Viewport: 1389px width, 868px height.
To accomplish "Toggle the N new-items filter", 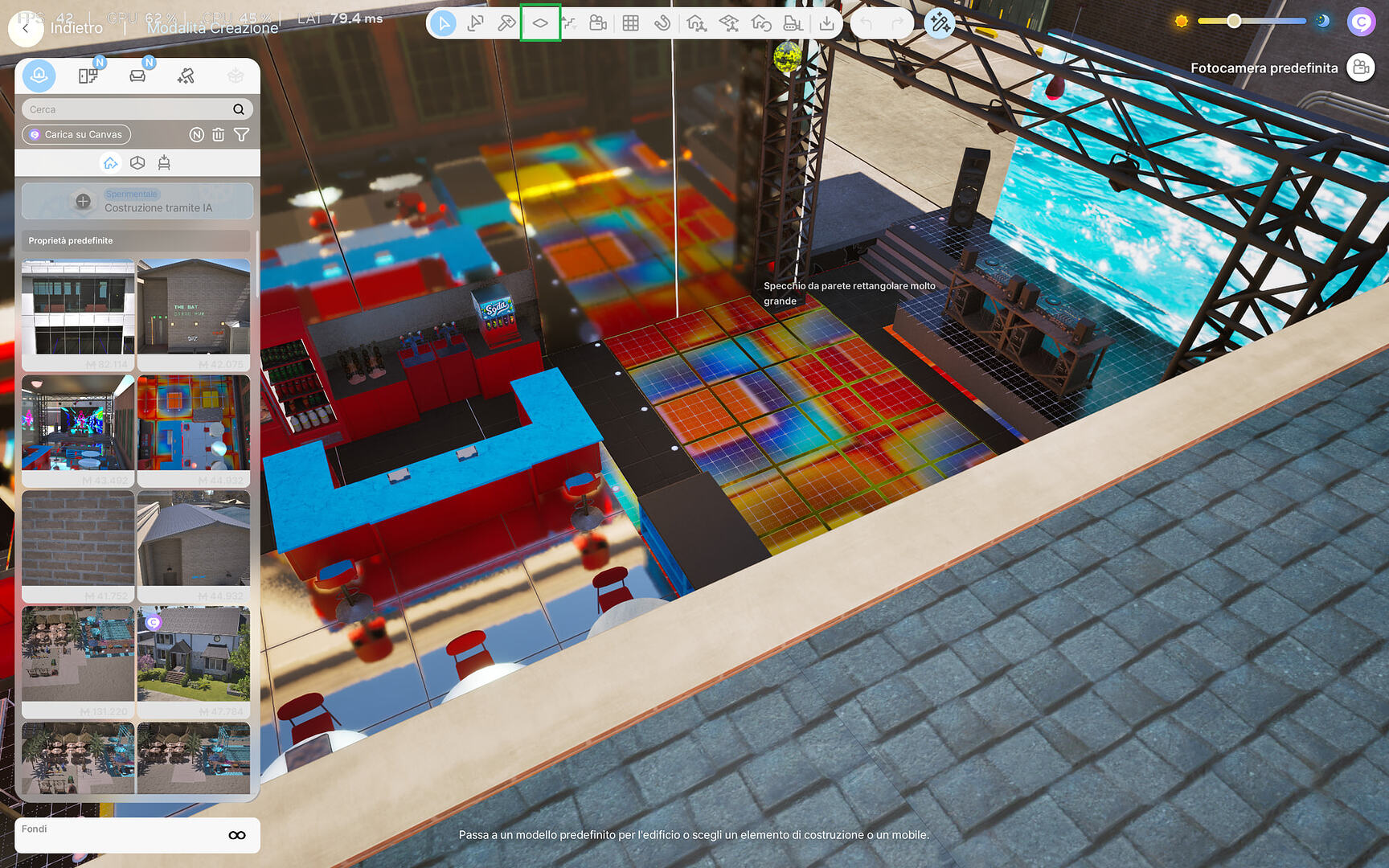I will [197, 134].
